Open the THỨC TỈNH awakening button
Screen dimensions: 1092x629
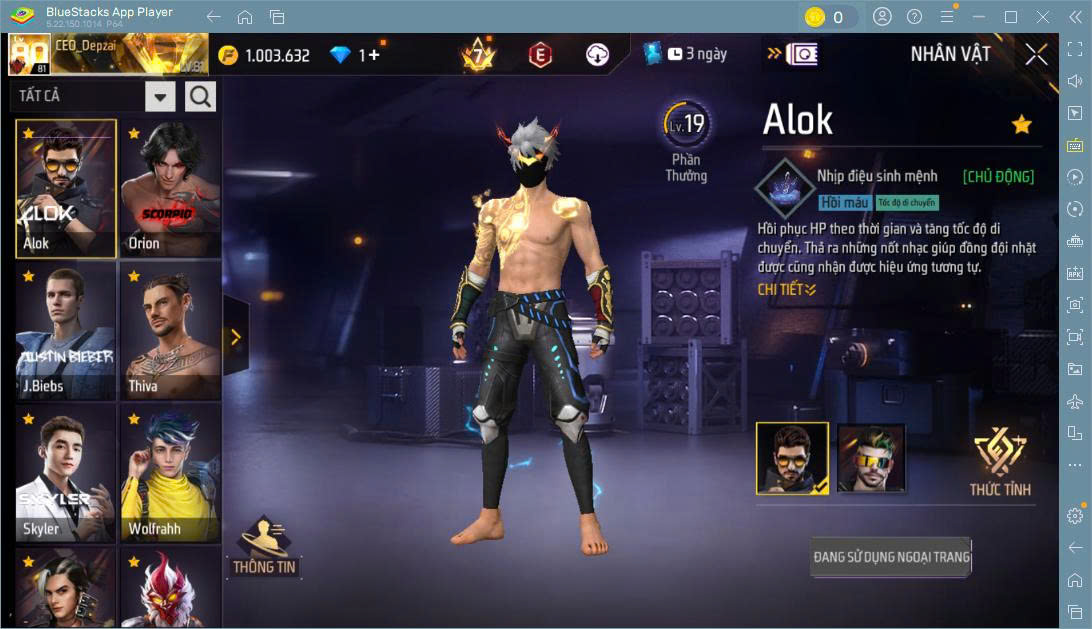[1000, 463]
